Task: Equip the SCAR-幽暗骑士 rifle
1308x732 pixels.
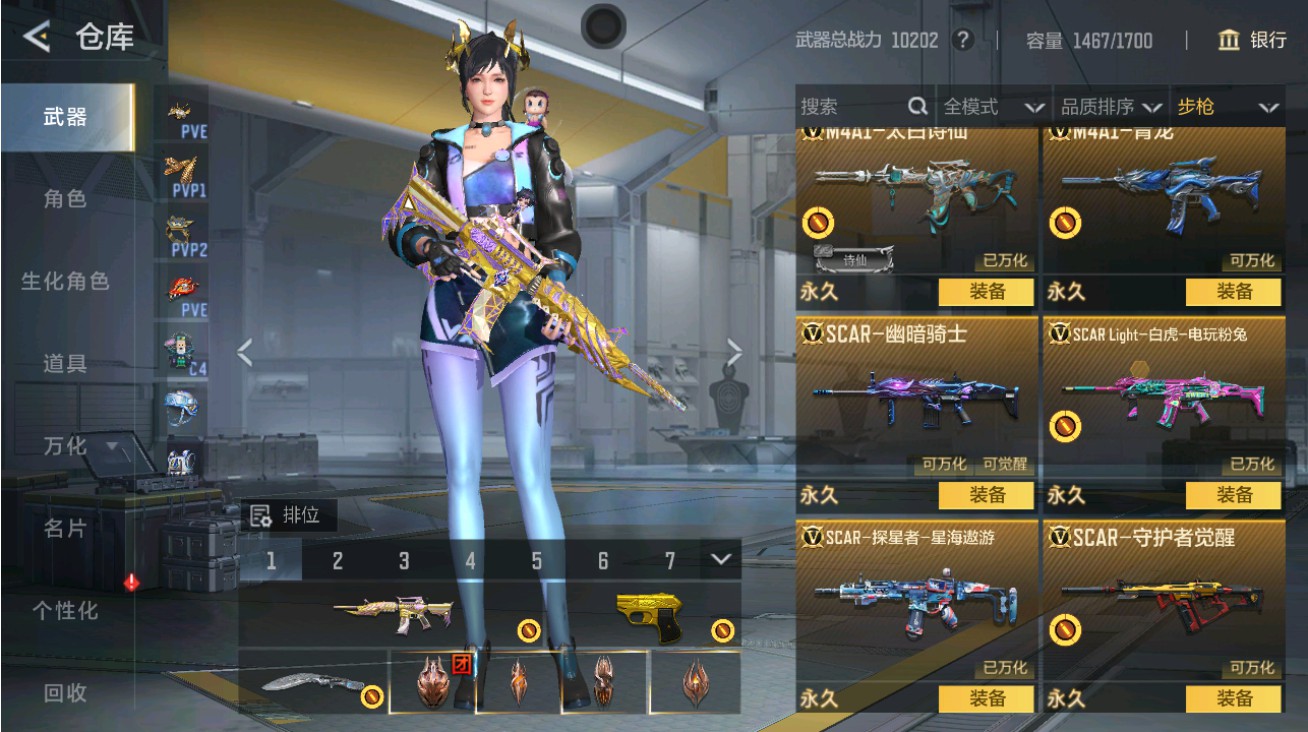Action: 986,495
